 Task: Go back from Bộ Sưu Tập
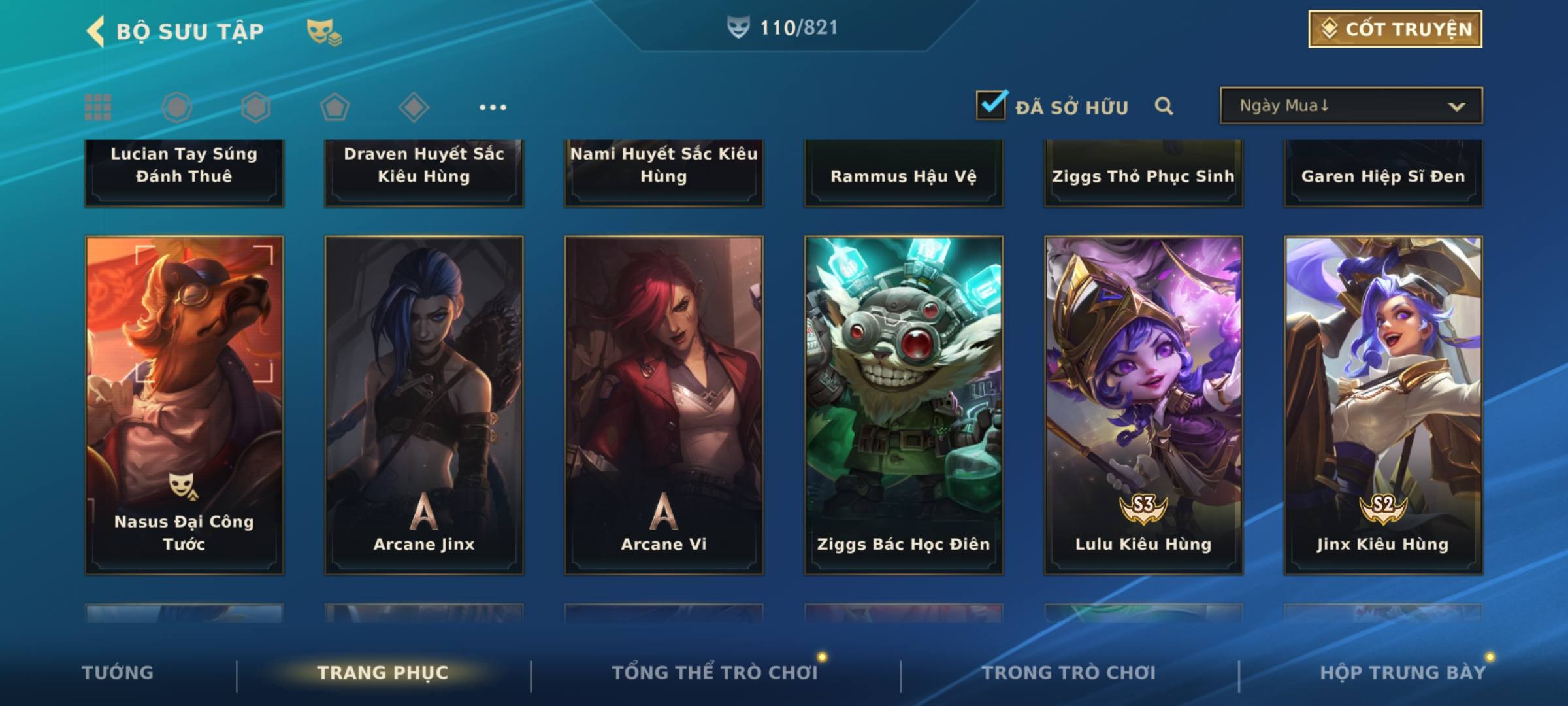tap(97, 31)
